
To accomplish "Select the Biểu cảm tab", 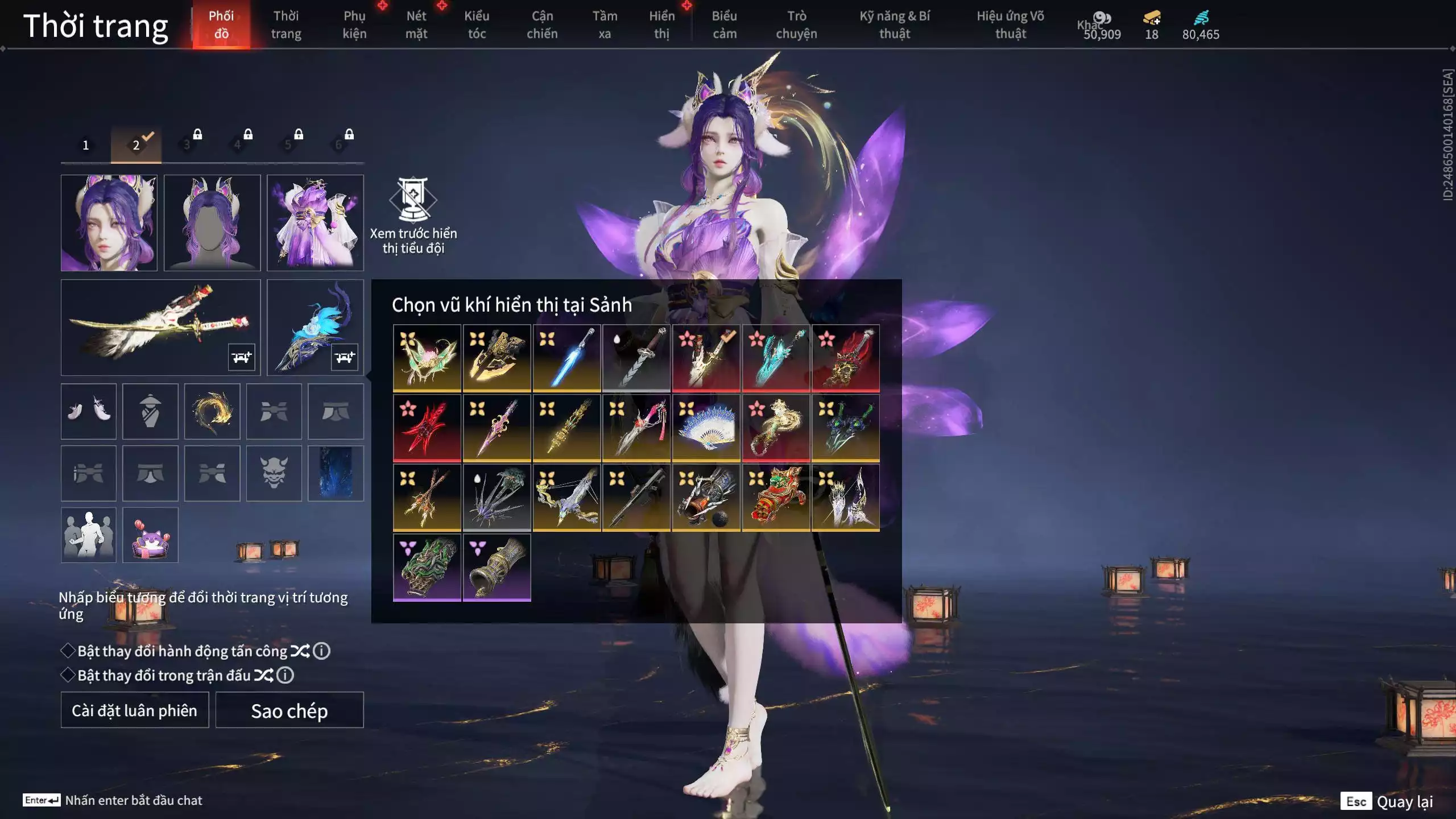I will [724, 25].
